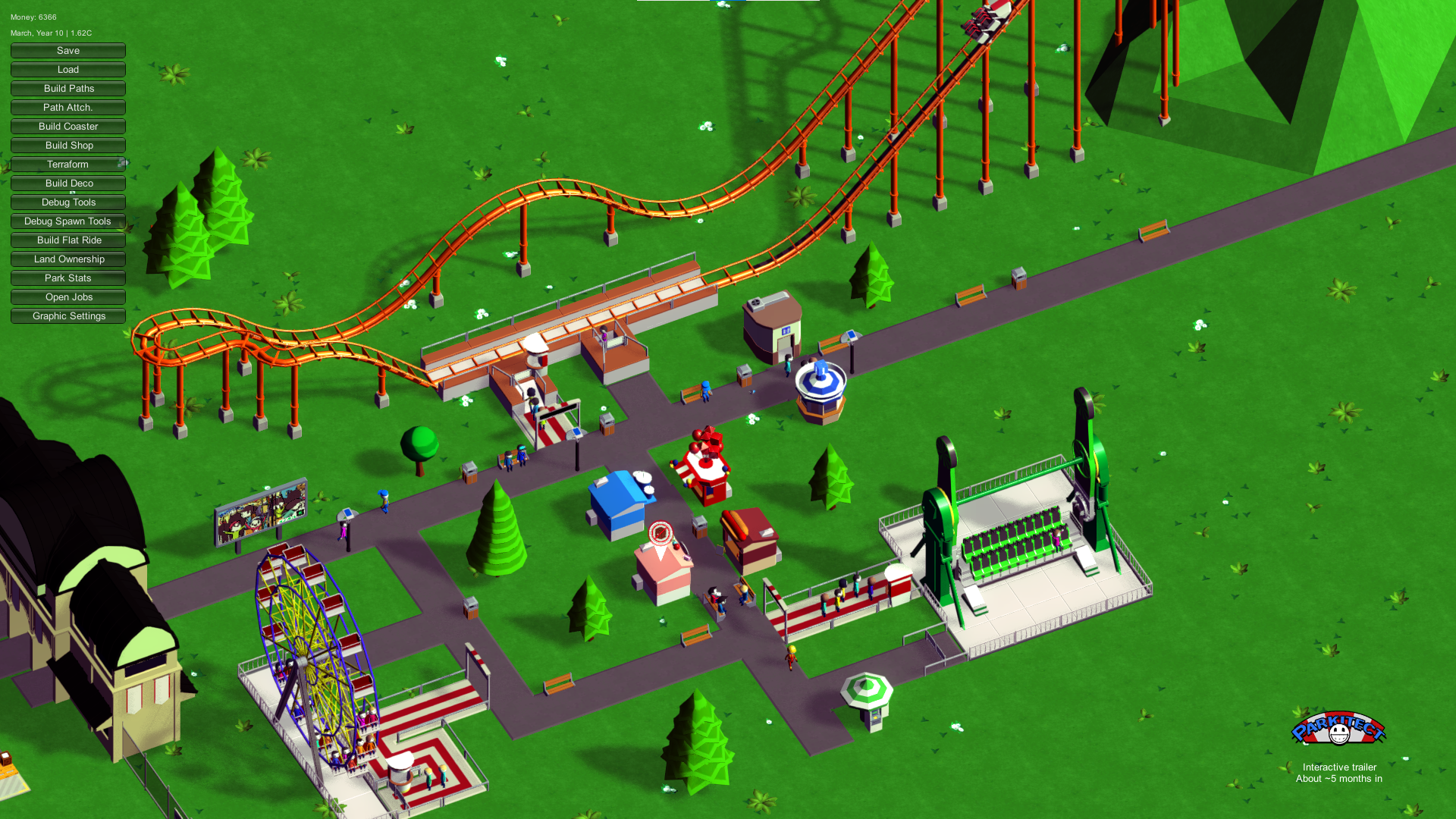Open Debug Tools
1456x819 pixels.
pyautogui.click(x=68, y=202)
